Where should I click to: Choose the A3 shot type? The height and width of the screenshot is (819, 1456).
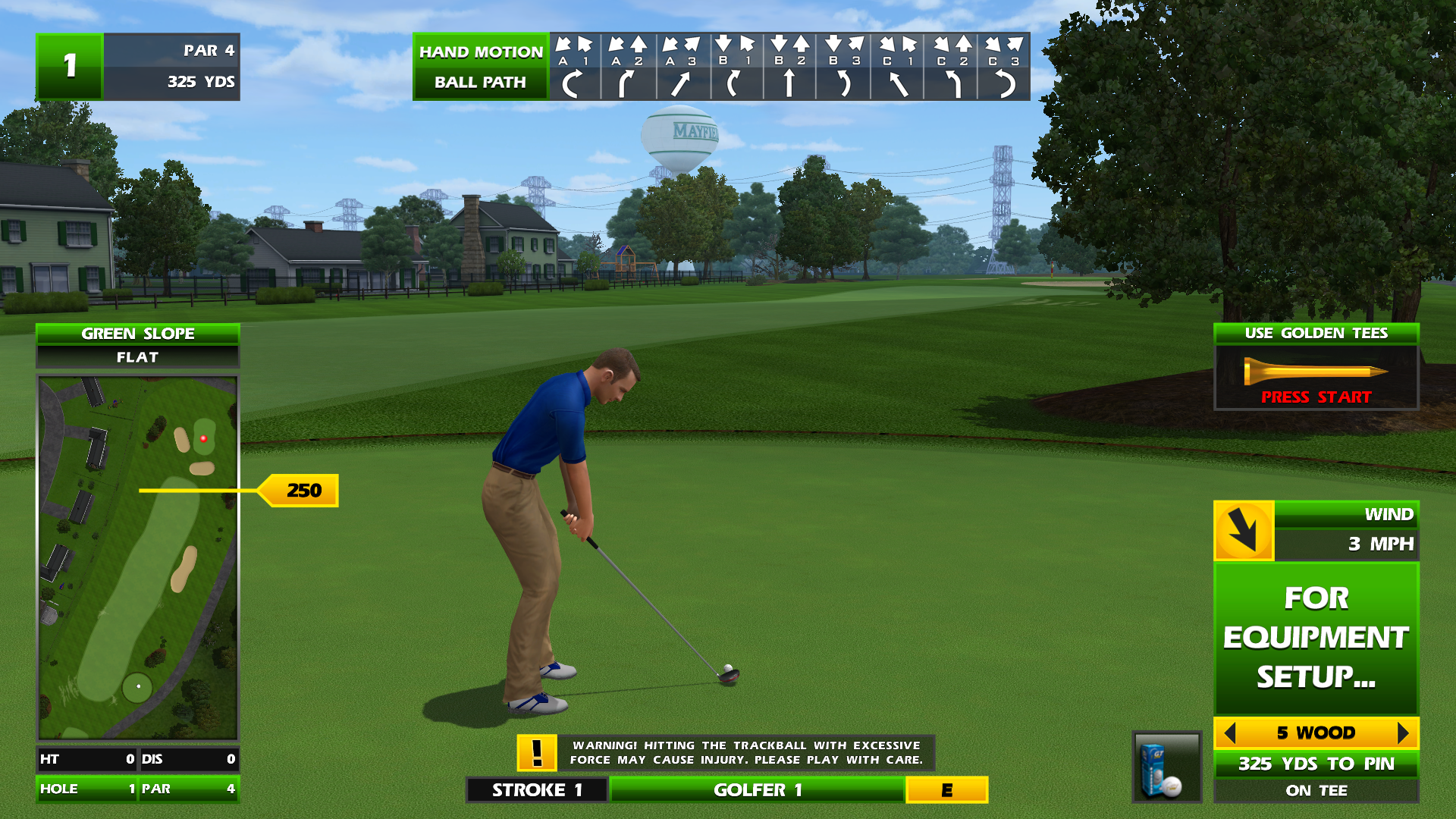[x=682, y=67]
